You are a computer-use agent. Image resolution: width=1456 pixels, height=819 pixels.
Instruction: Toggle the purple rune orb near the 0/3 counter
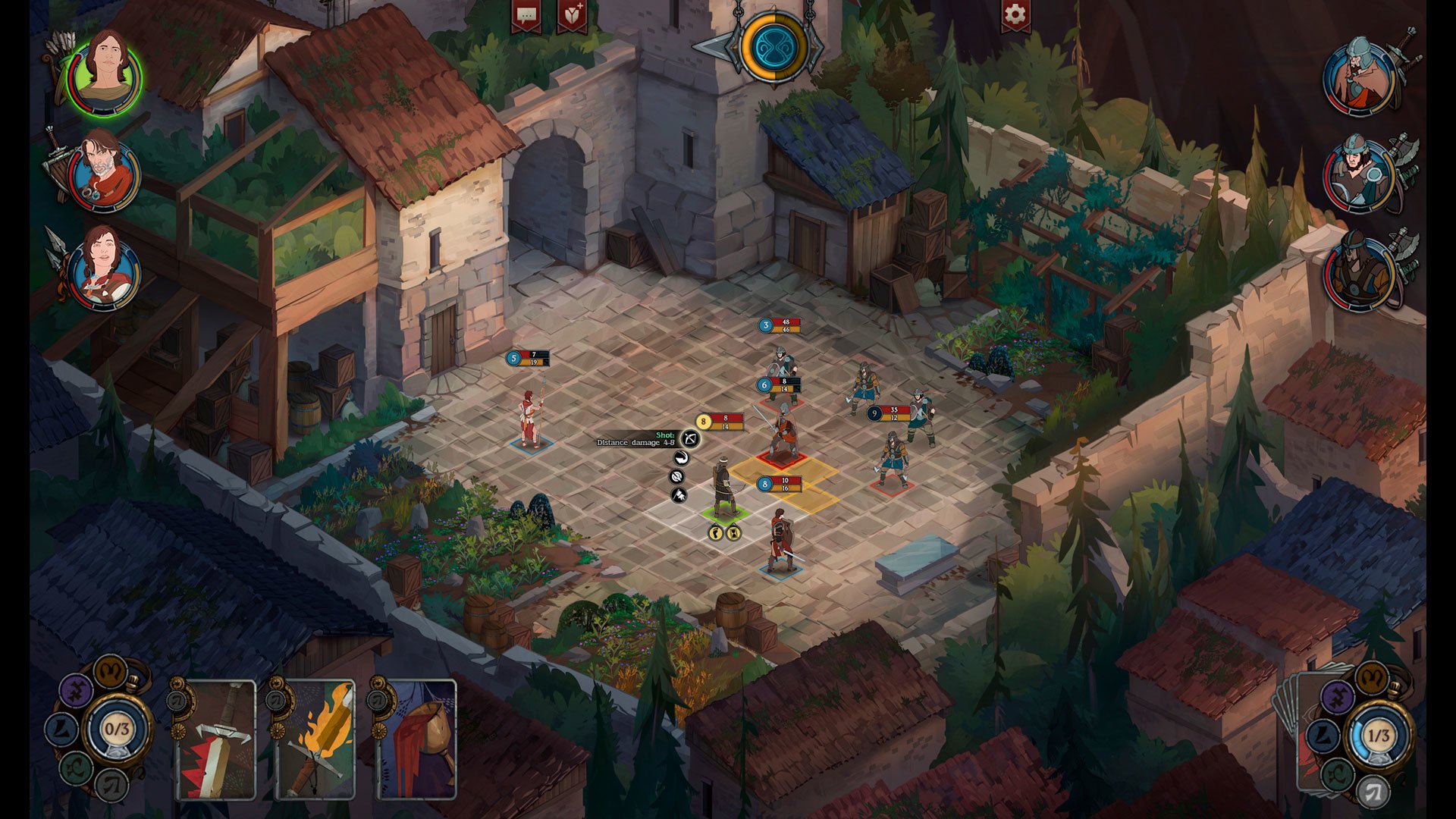[77, 690]
